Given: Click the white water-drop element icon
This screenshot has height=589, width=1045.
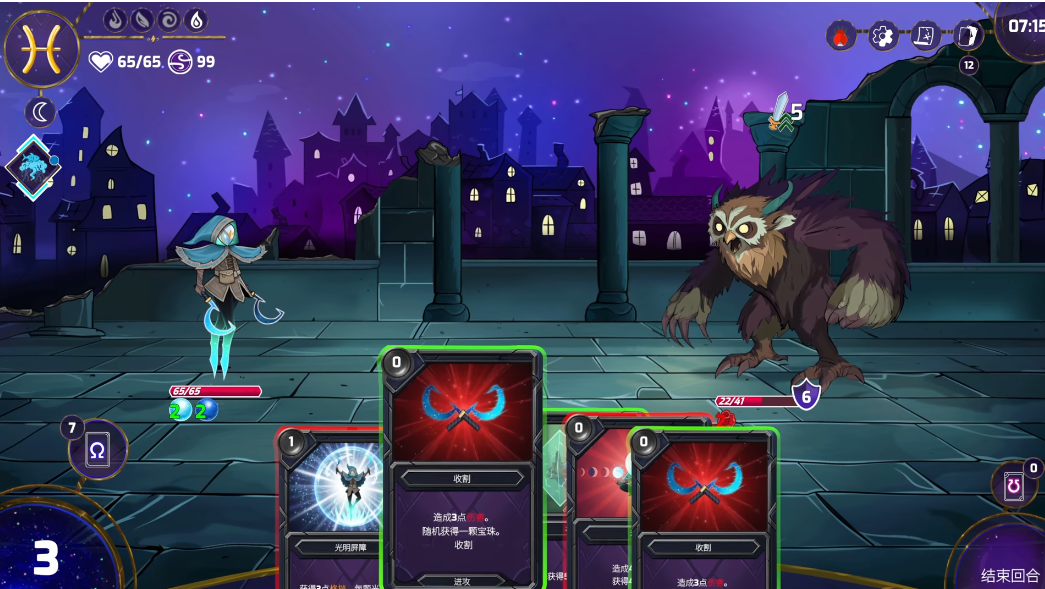Looking at the screenshot, I should coord(196,20).
